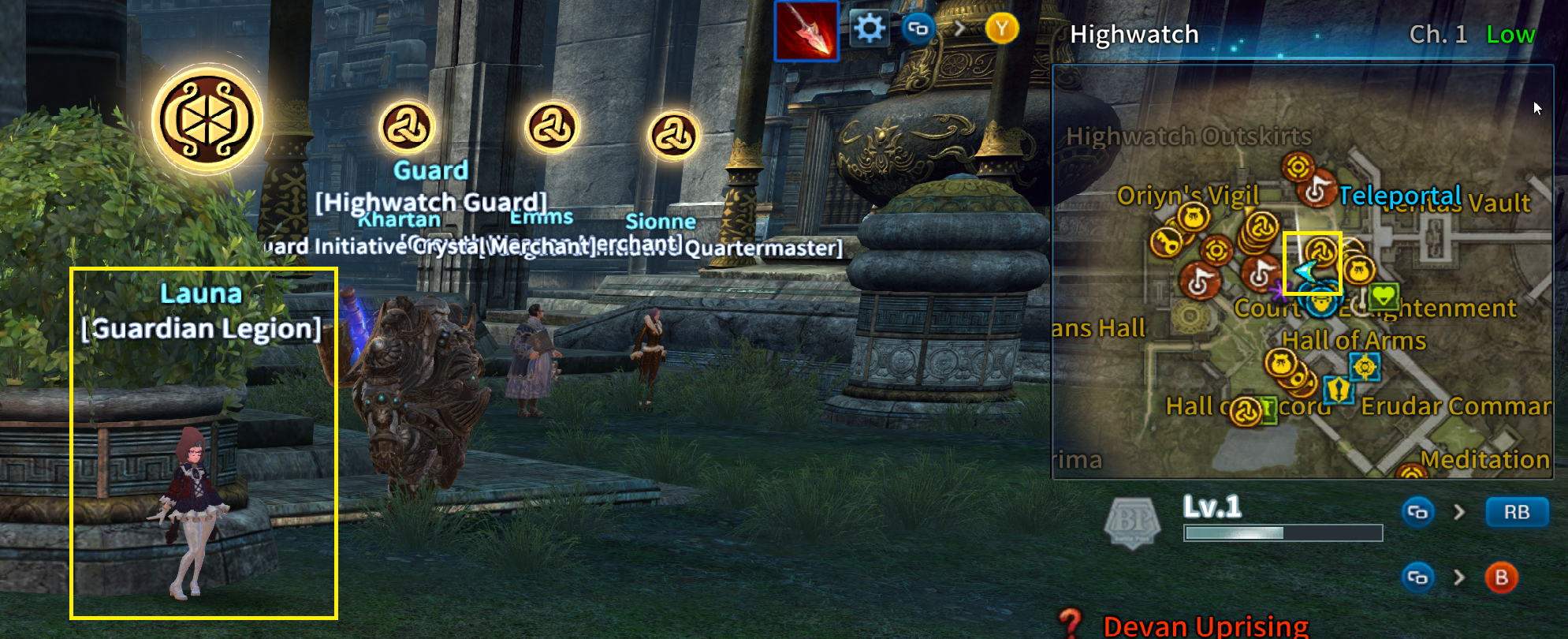The height and width of the screenshot is (639, 1568).
Task: Open the Ch. 1 channel selector
Action: click(1438, 35)
